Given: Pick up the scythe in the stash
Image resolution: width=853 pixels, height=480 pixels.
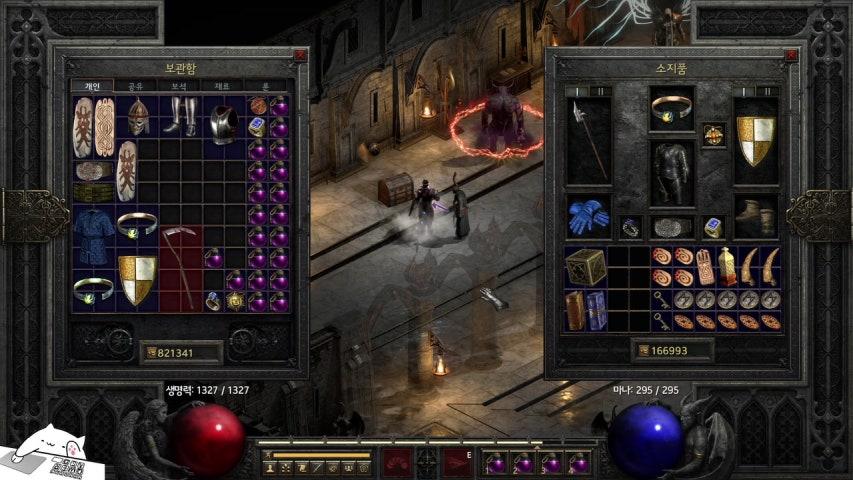Looking at the screenshot, I should coord(181,268).
